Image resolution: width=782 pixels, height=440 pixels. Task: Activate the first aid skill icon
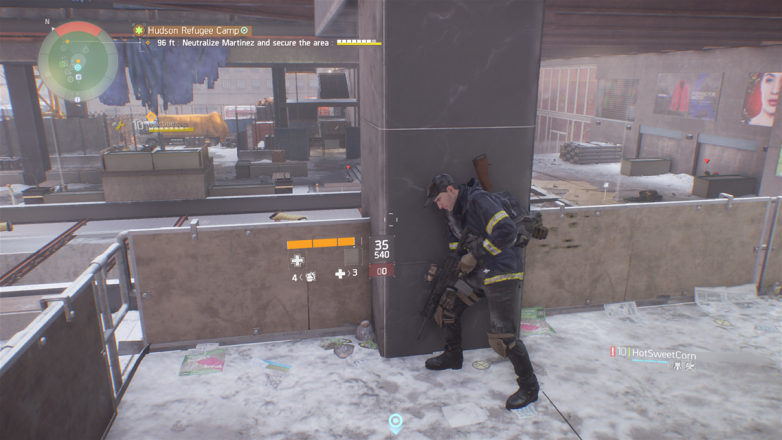[x=297, y=260]
